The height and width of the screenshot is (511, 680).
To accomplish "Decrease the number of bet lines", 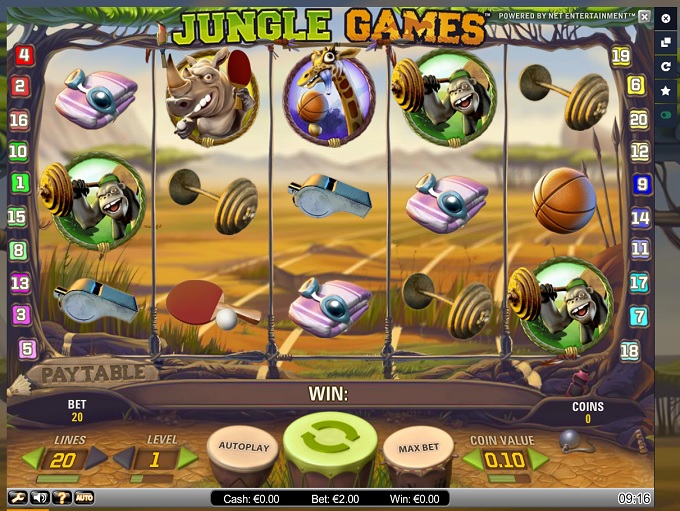I will click(33, 458).
